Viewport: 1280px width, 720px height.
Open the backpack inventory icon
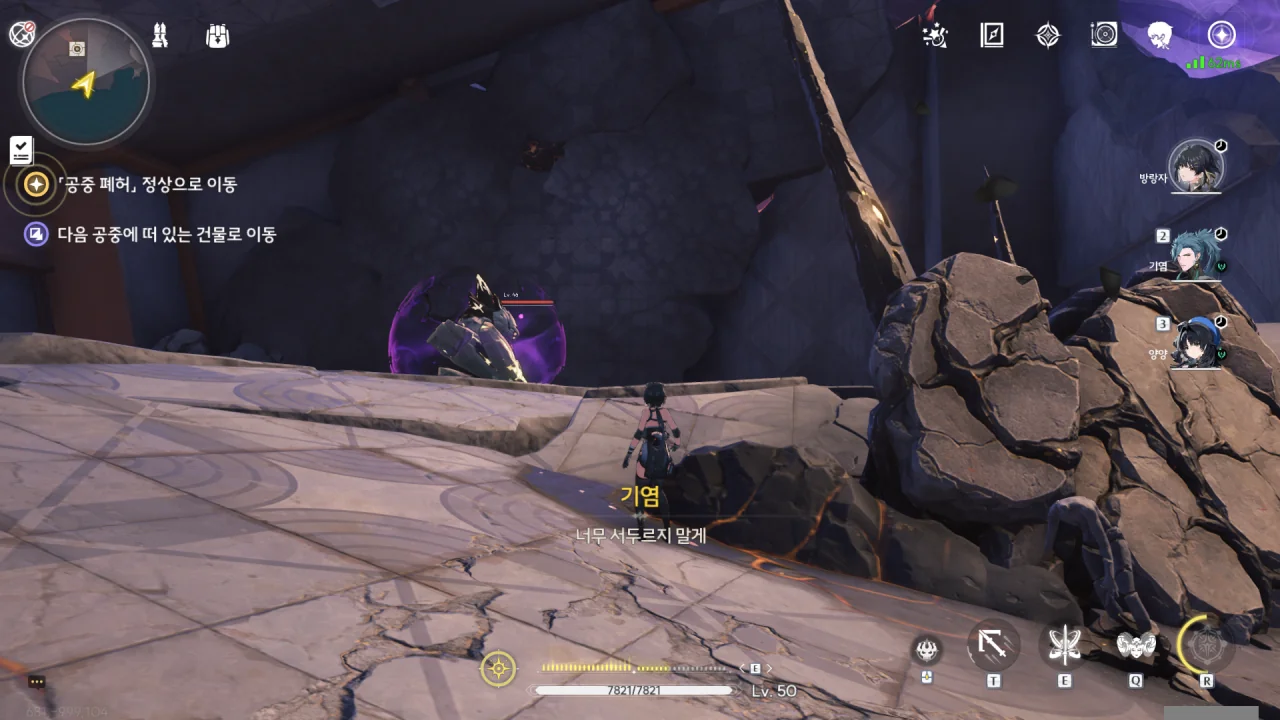pos(217,35)
